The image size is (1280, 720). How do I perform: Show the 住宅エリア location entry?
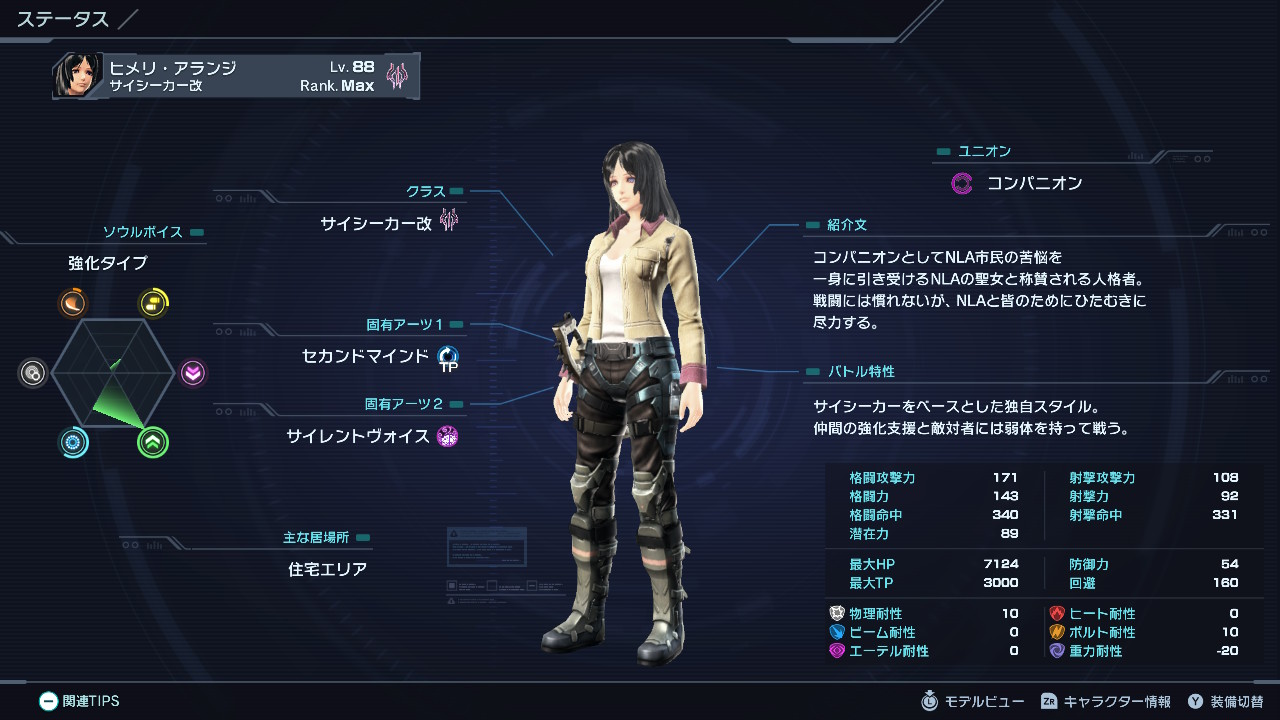click(x=327, y=569)
